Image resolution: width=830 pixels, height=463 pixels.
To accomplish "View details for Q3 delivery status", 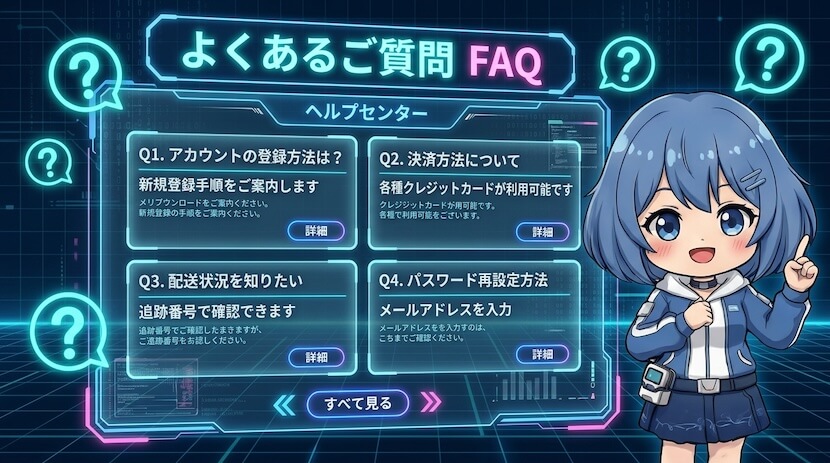I will pos(316,356).
